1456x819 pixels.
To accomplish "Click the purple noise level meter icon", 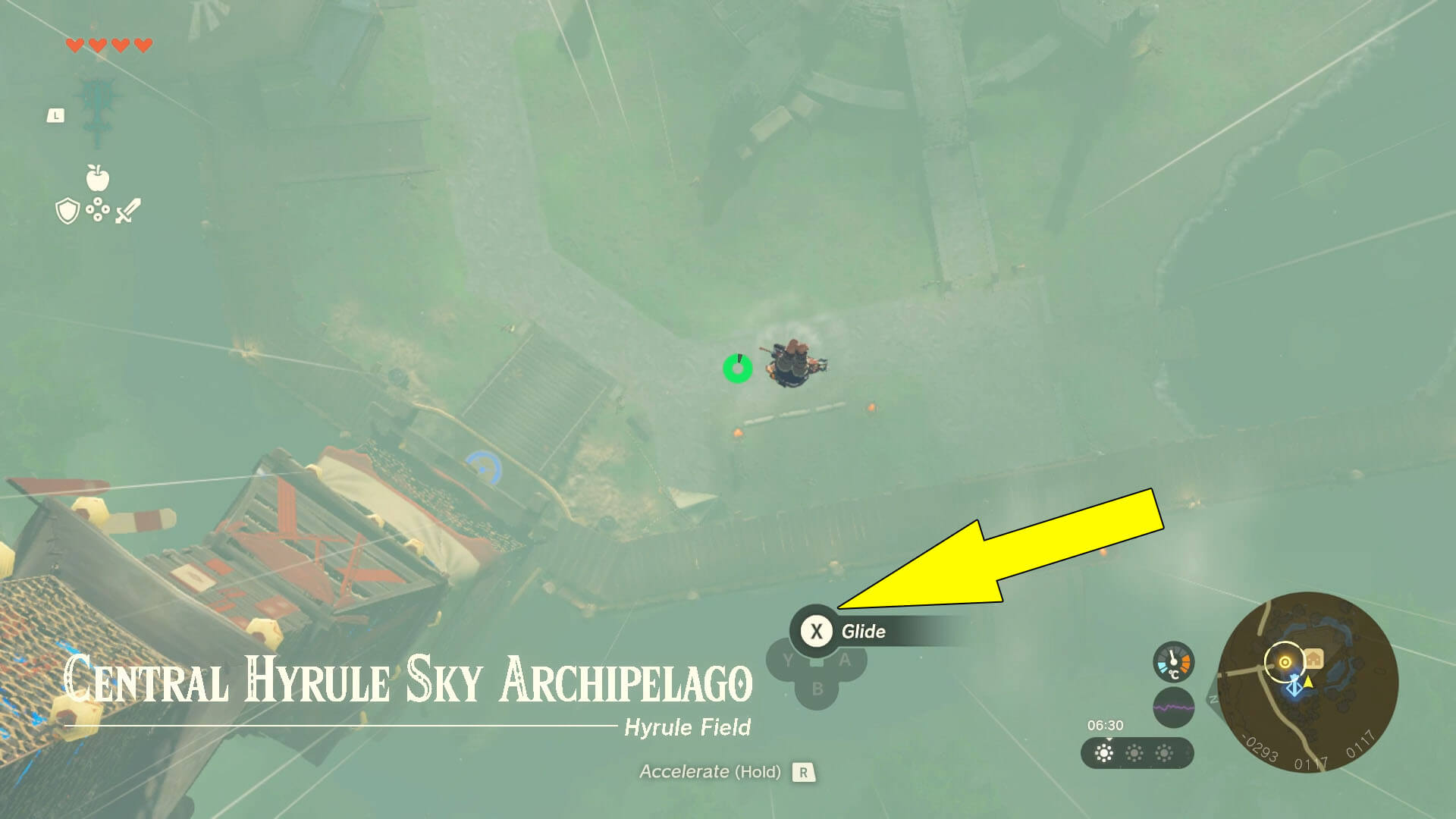I will pos(1174,707).
